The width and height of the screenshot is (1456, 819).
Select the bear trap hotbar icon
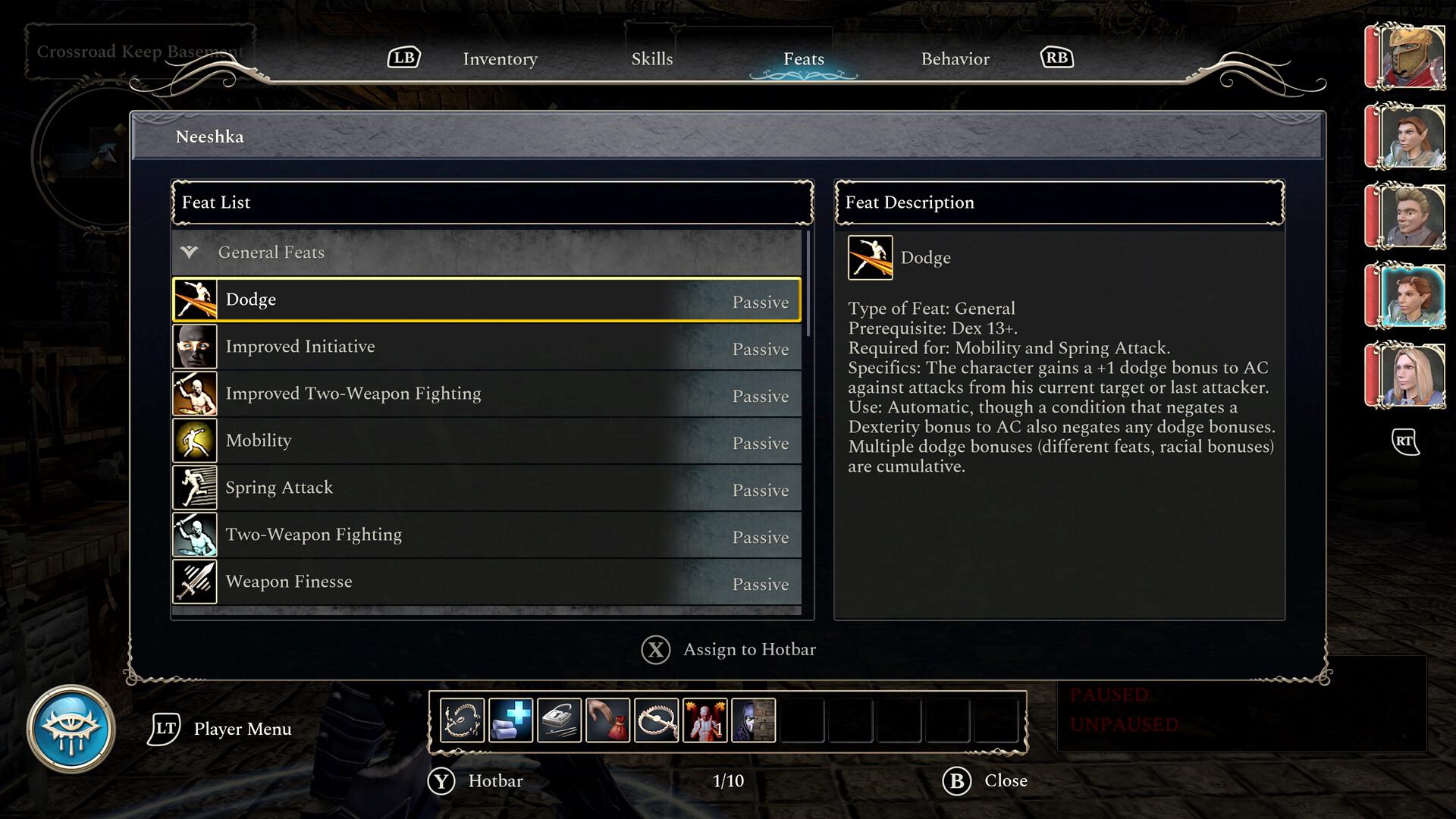[x=657, y=720]
